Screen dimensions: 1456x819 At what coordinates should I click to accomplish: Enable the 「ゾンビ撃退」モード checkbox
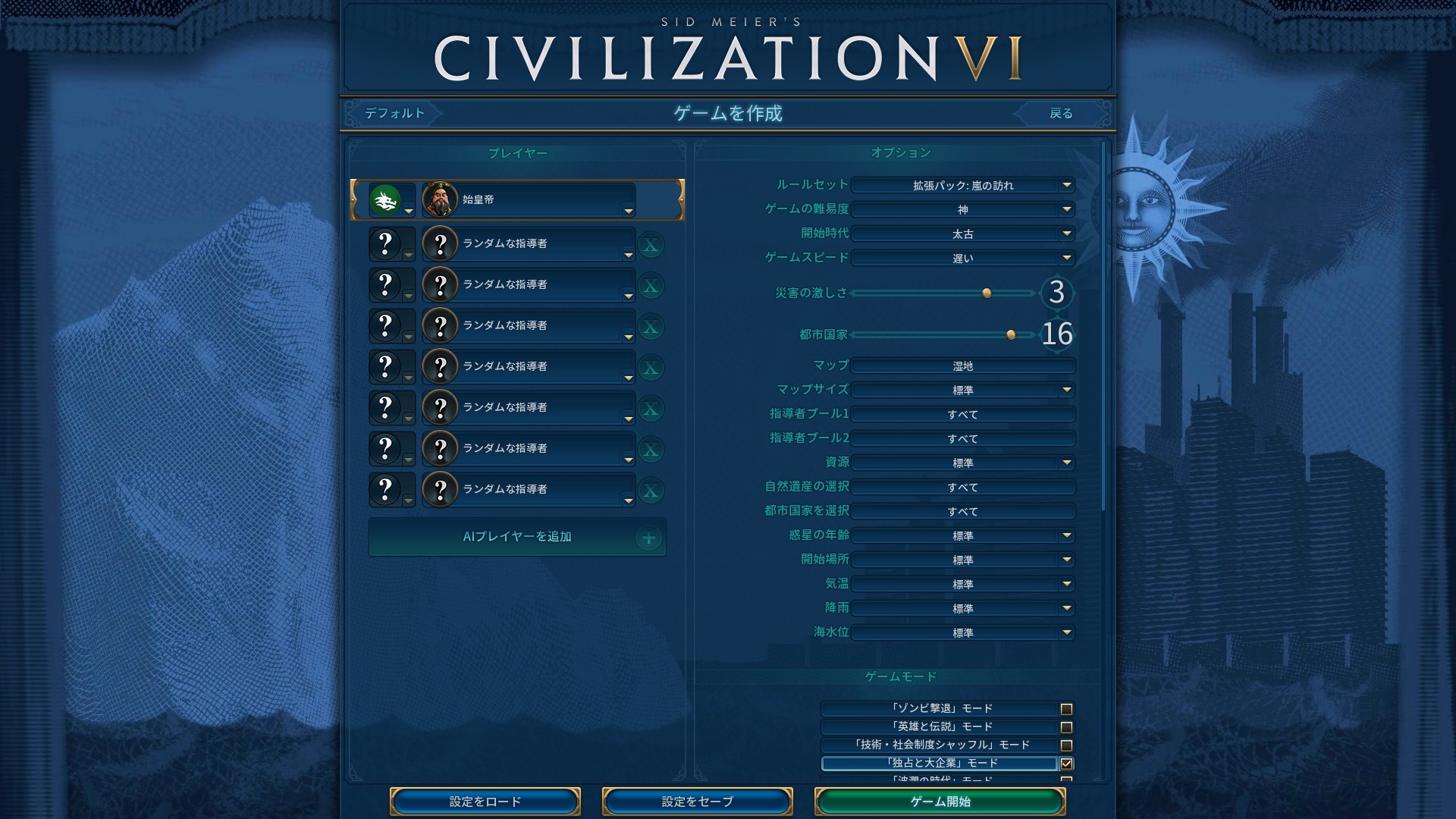(1067, 708)
